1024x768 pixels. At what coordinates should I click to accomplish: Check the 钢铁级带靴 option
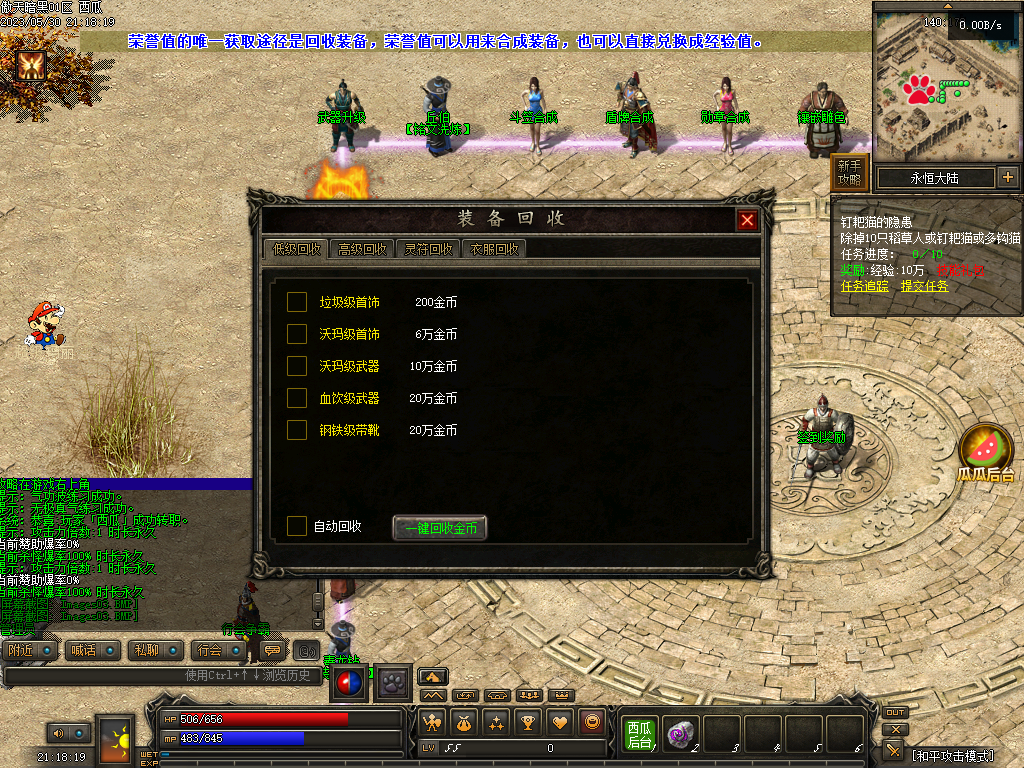tap(297, 430)
